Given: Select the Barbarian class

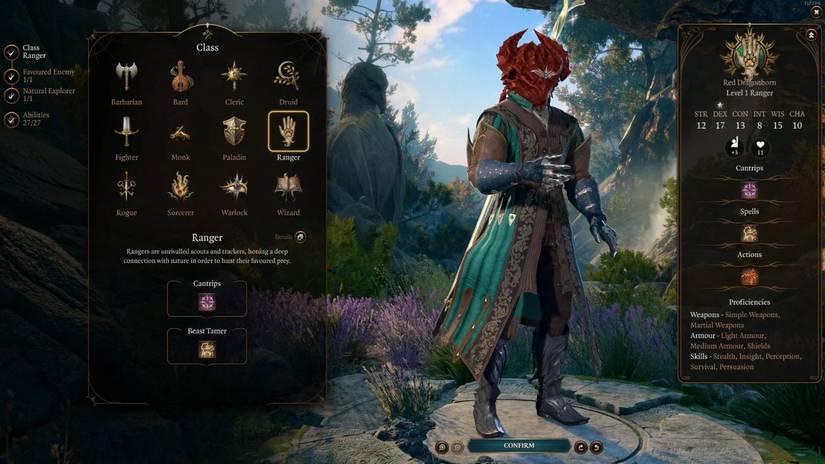Looking at the screenshot, I should pyautogui.click(x=126, y=77).
